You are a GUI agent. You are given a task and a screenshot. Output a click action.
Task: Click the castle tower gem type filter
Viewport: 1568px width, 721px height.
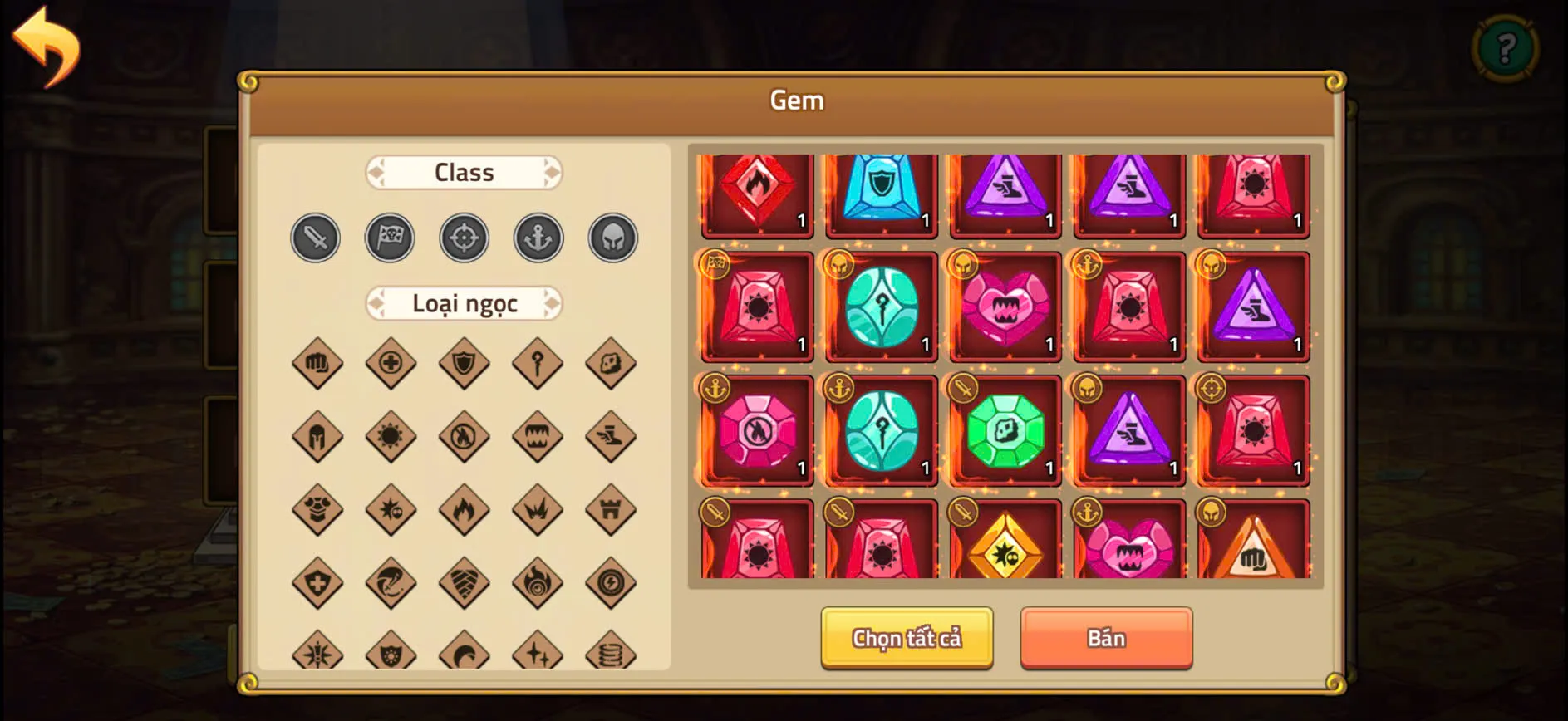tap(612, 511)
